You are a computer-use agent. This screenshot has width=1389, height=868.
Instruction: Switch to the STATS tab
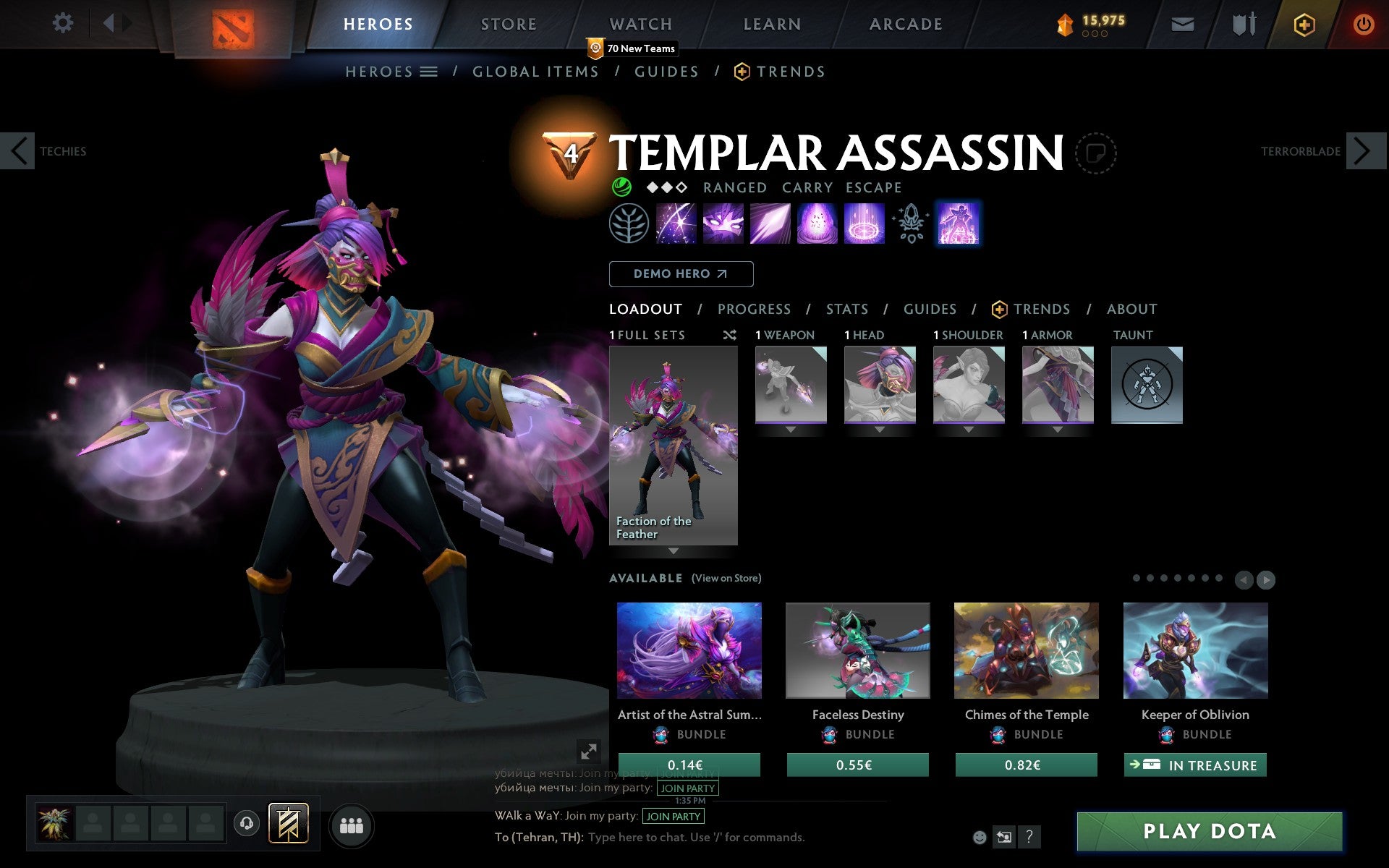coord(846,309)
